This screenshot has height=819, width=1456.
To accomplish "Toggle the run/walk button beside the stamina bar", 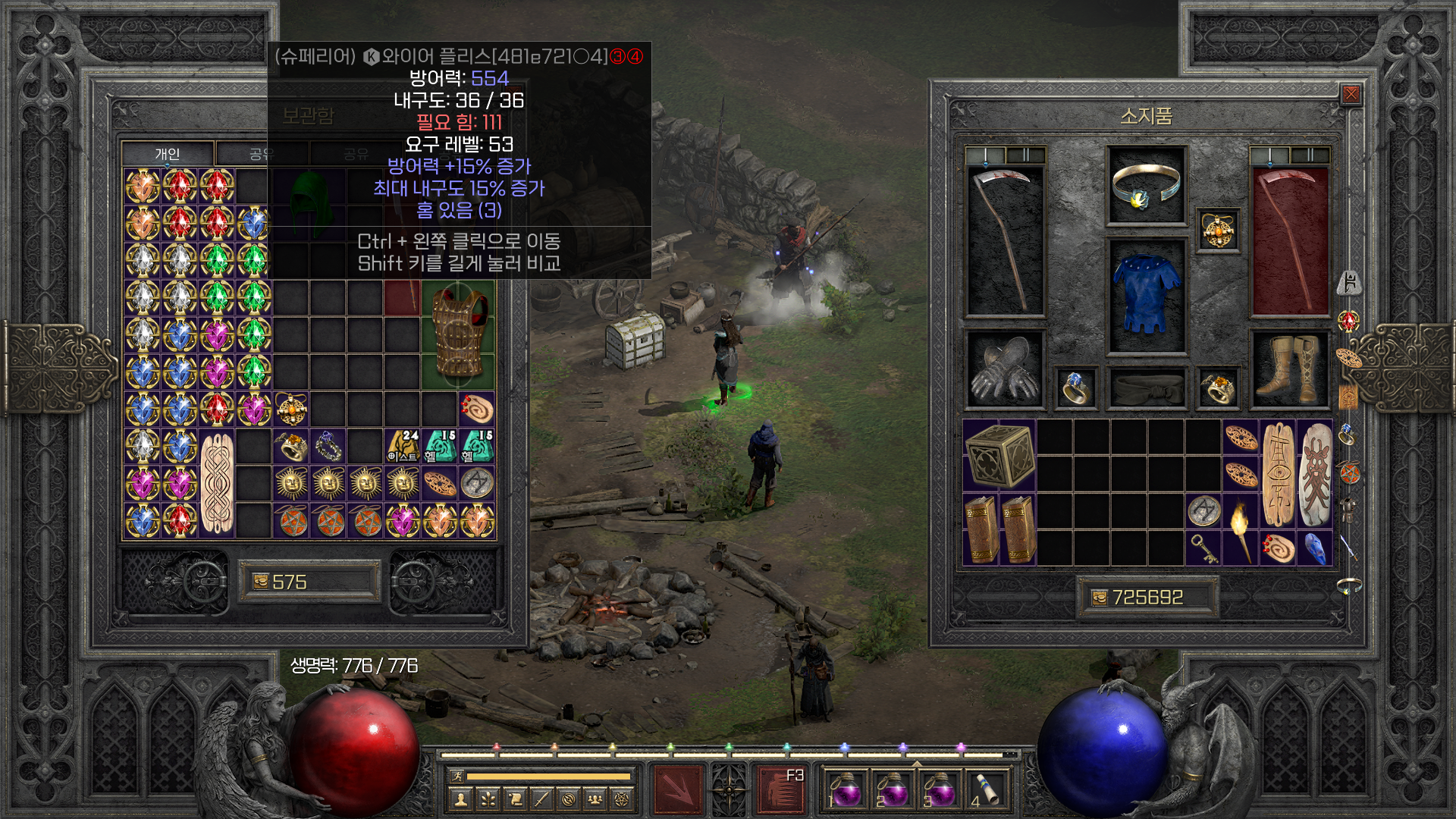I will coord(457,776).
